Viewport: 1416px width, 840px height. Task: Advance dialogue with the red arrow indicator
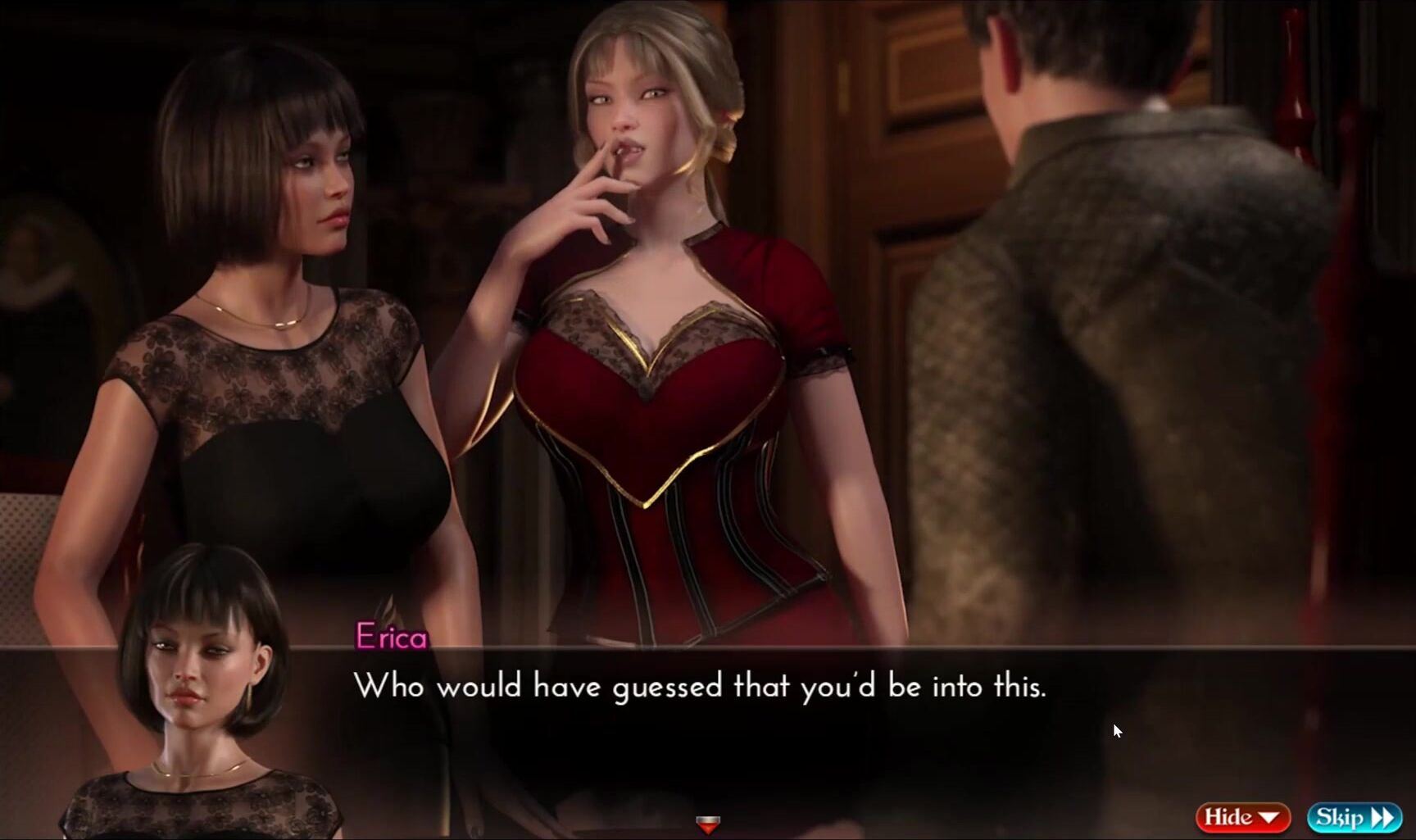[708, 824]
